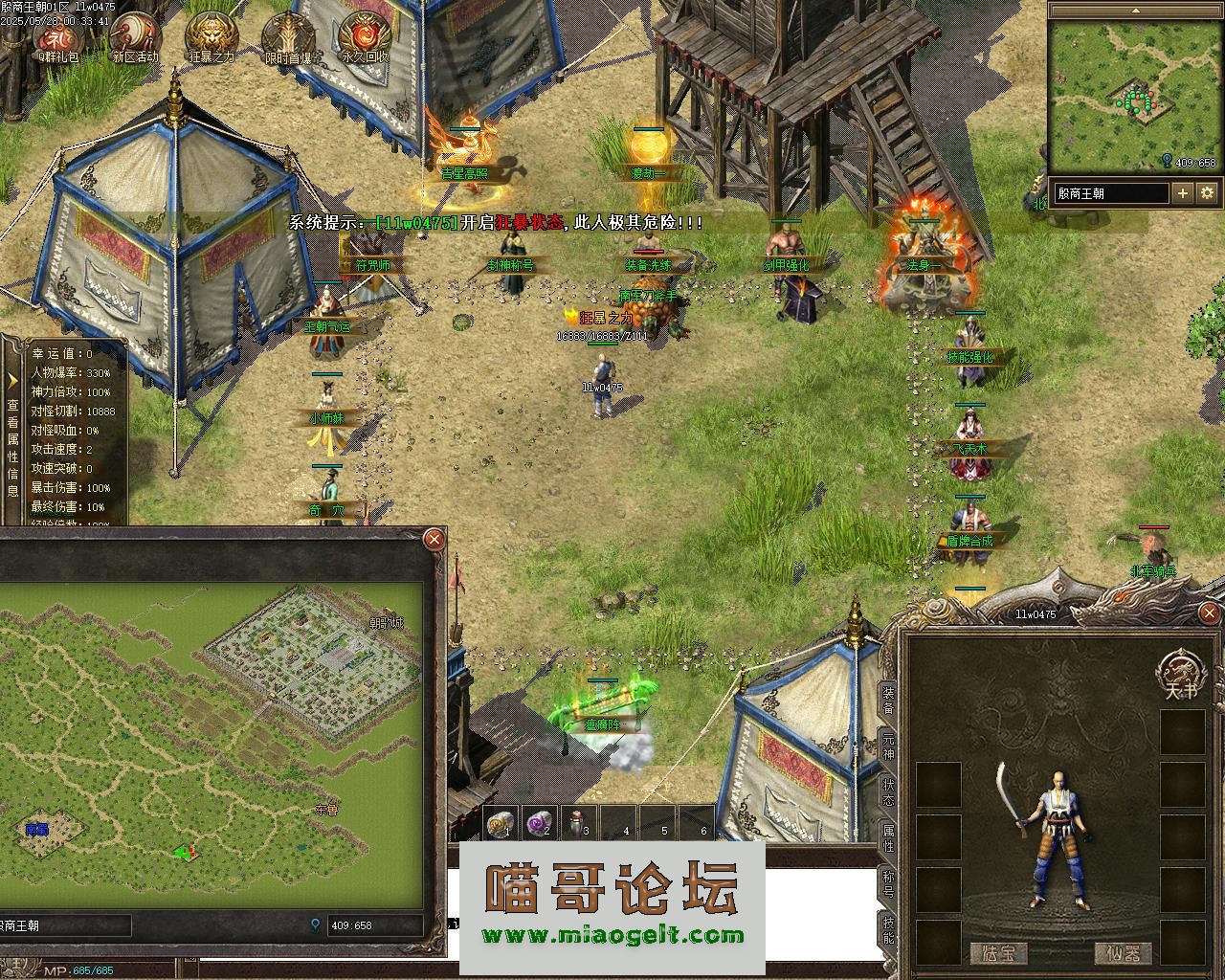This screenshot has width=1225, height=980.
Task: Open the 限时首爆 event icon
Action: (x=289, y=36)
